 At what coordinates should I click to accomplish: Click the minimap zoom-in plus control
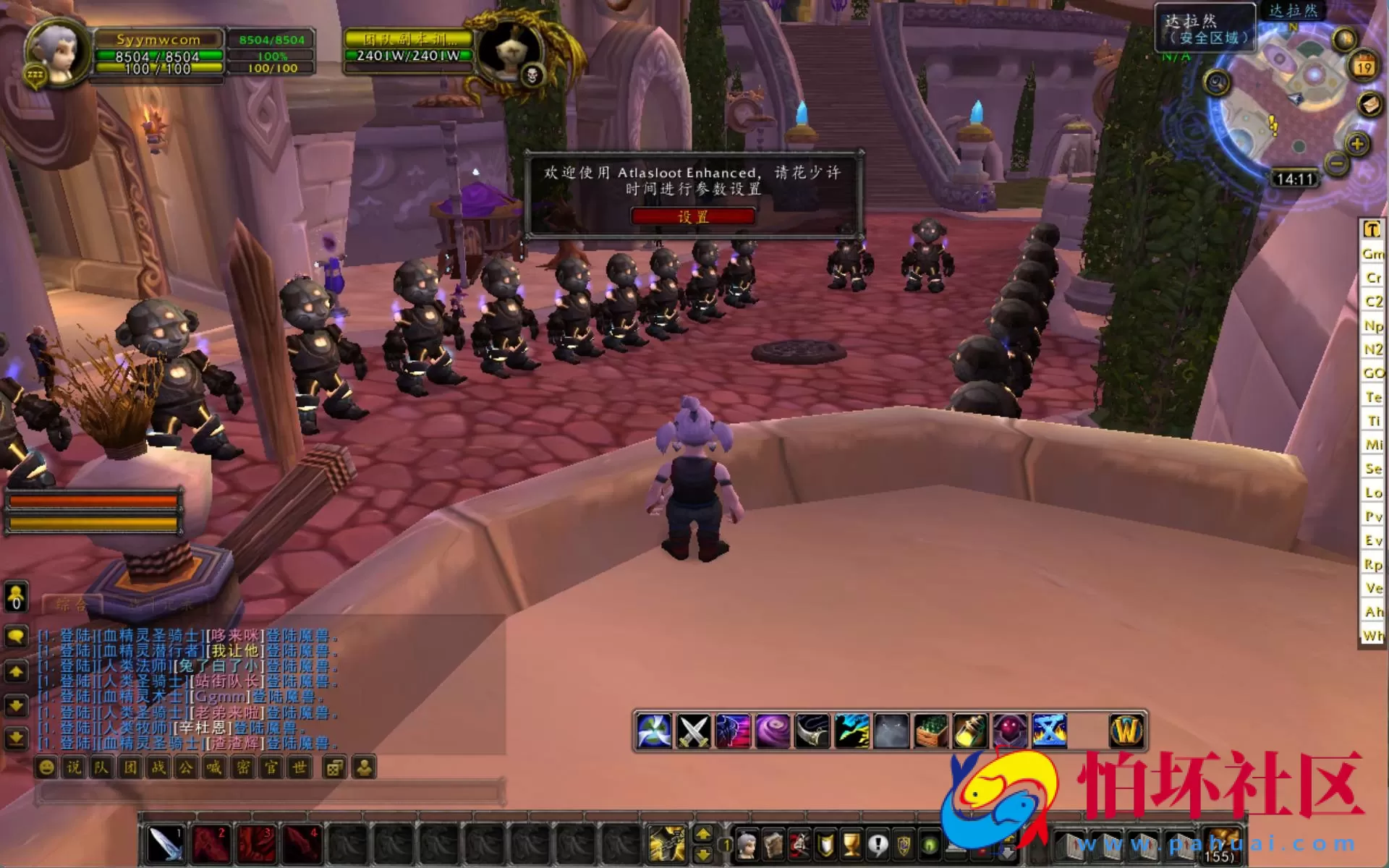click(x=1357, y=144)
